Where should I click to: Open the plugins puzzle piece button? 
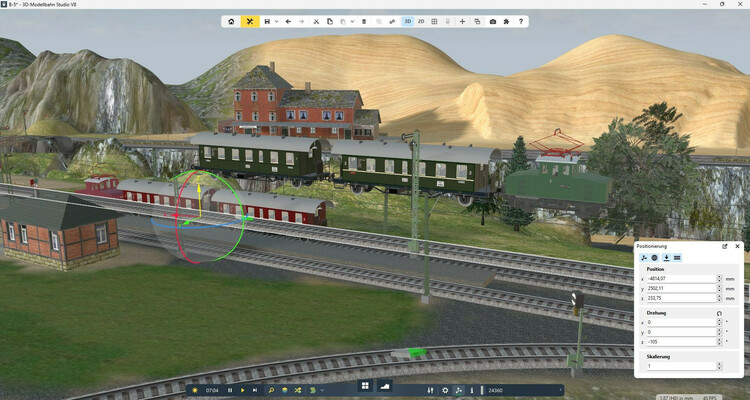[507, 21]
